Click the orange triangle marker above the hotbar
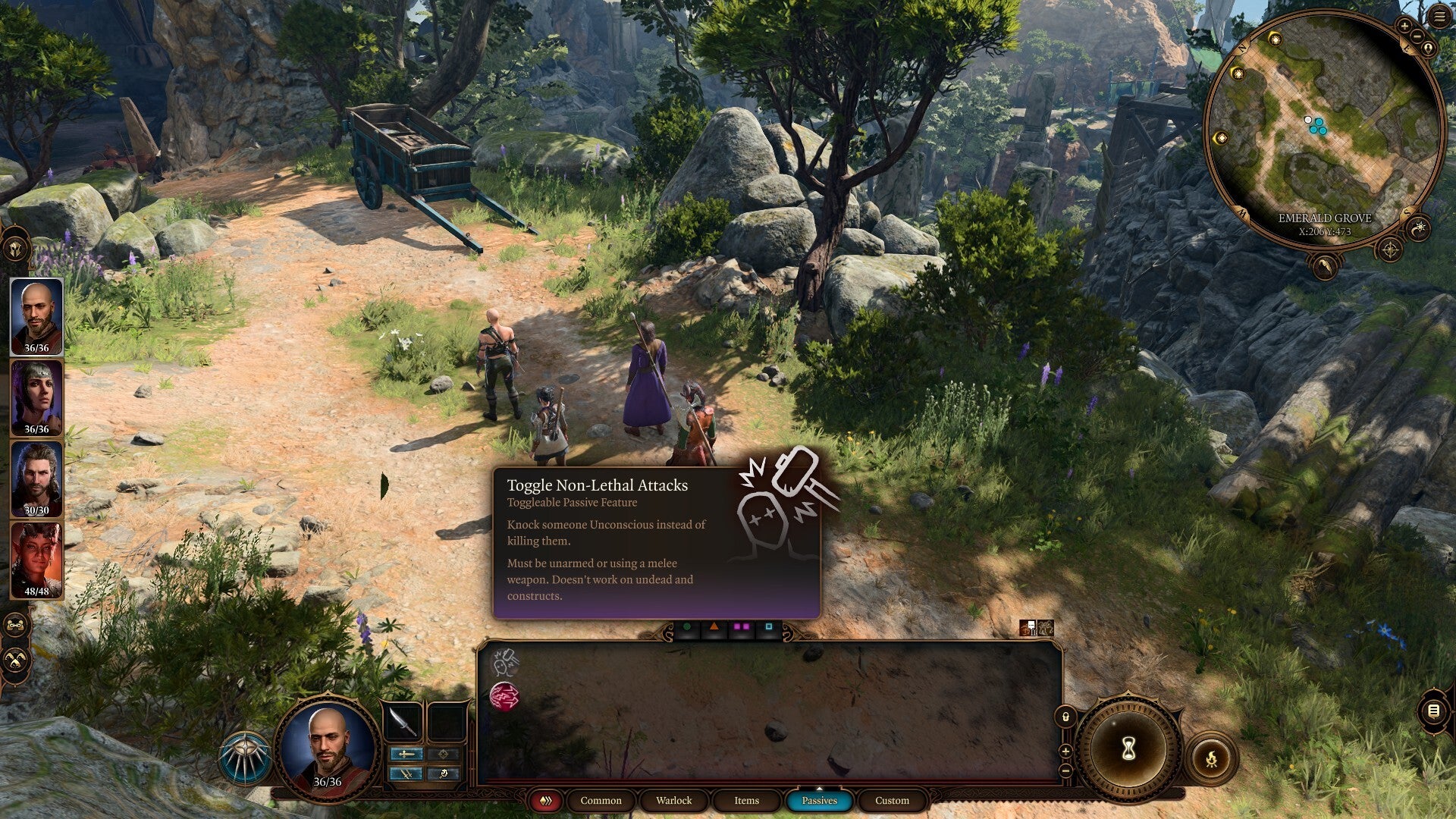 (x=714, y=627)
